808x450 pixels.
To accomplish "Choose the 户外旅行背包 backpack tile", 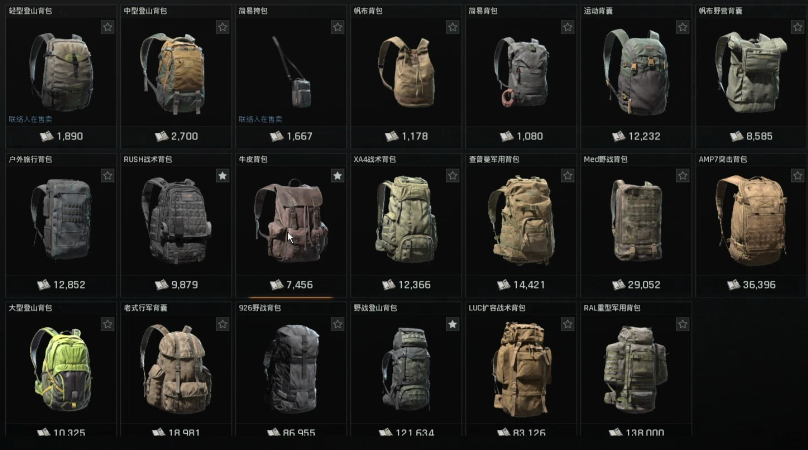I will click(60, 220).
